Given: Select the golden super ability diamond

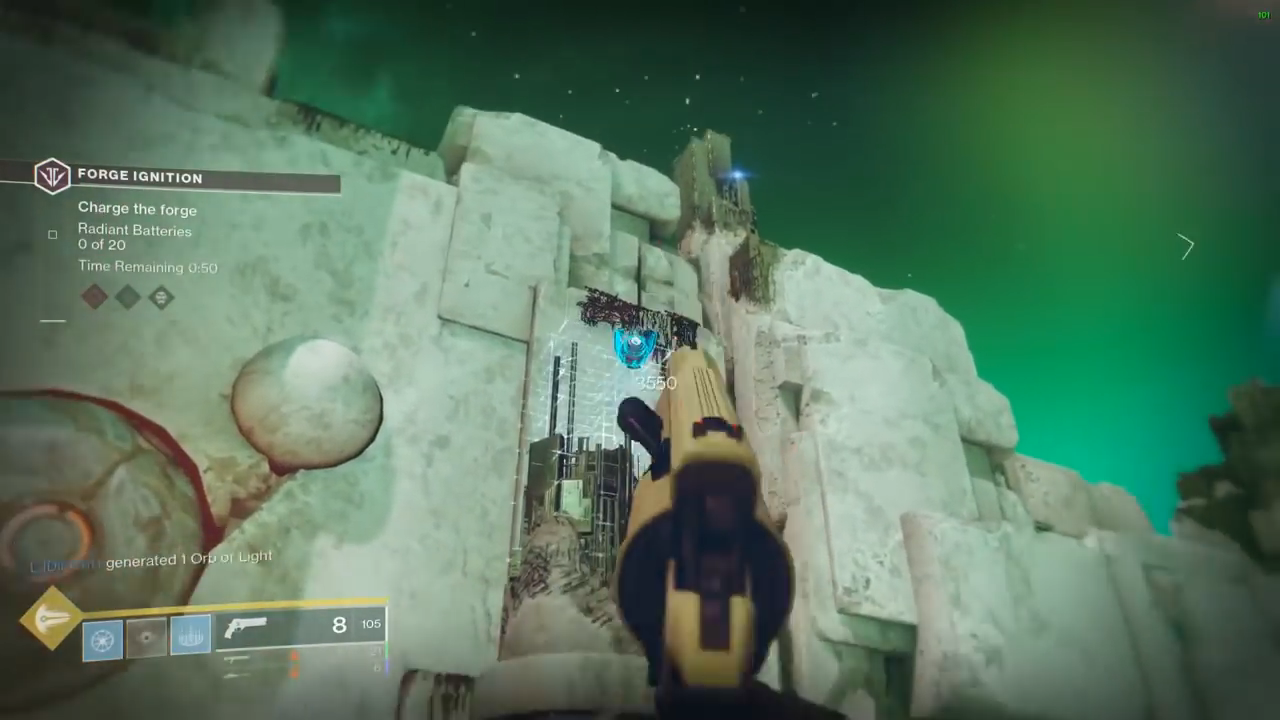Looking at the screenshot, I should point(51,618).
